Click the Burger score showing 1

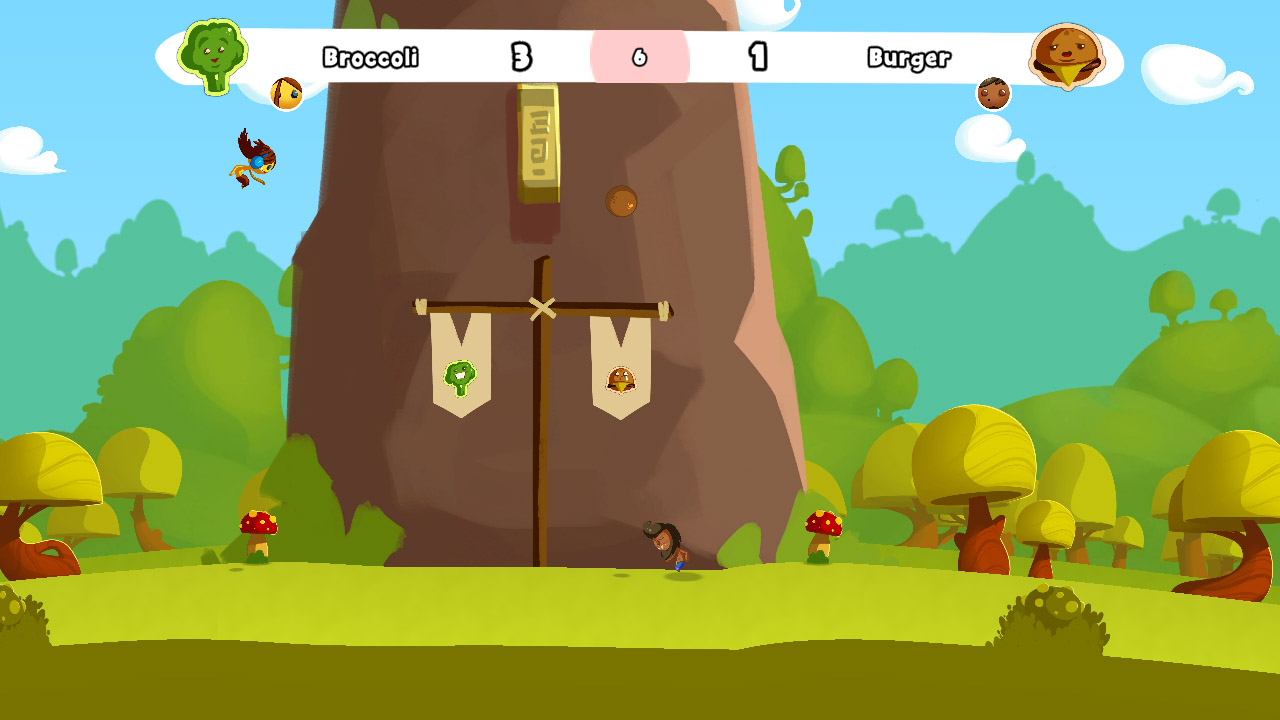[x=757, y=58]
